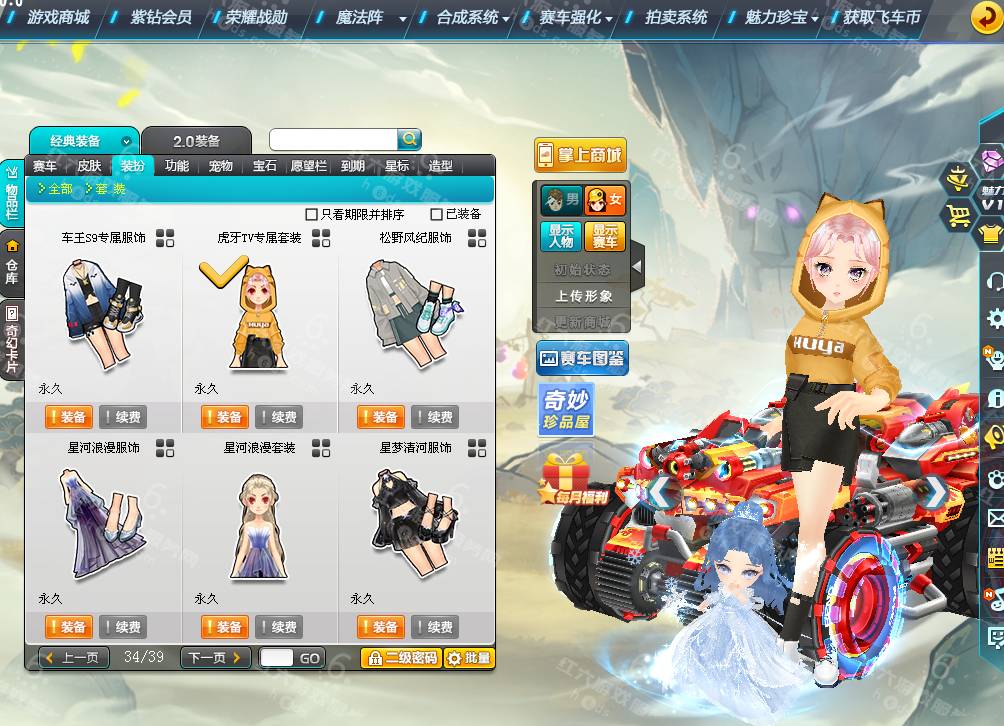Open the 掌上商城 mobile shop
1004x726 pixels.
[x=580, y=155]
